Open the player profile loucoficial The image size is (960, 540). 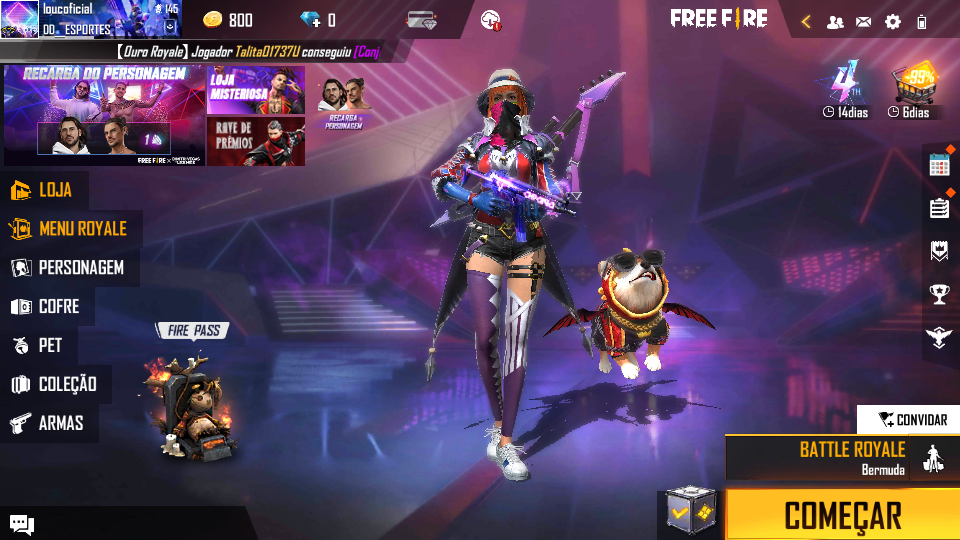[x=90, y=19]
